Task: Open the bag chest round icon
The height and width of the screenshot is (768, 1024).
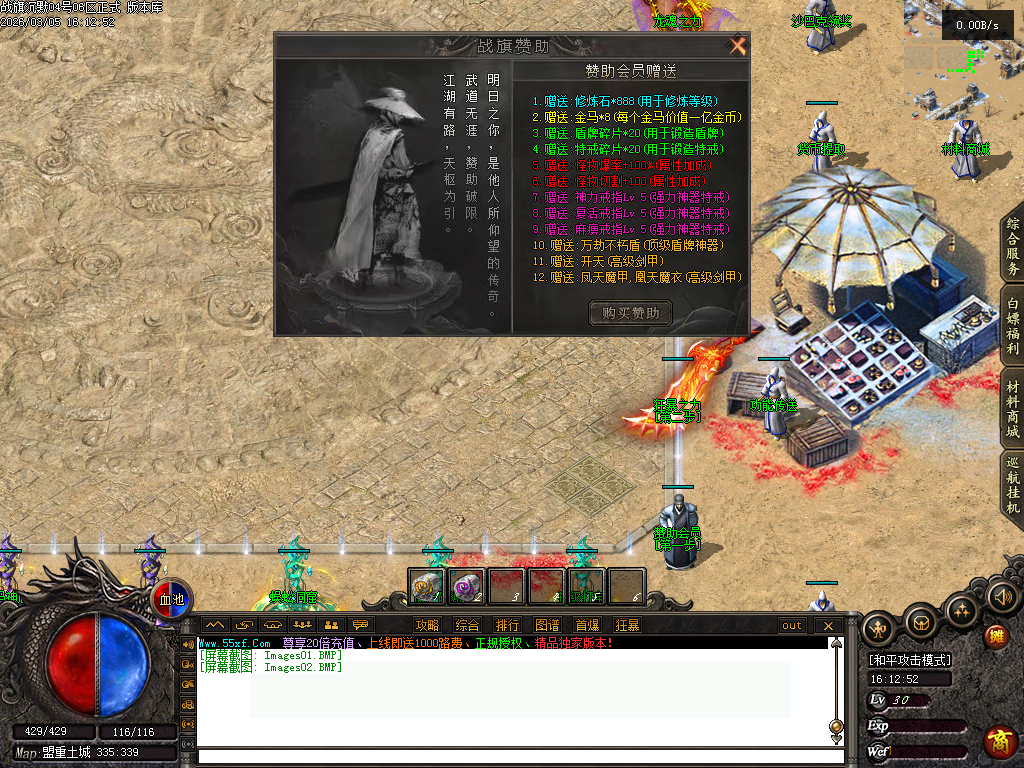Action: (x=920, y=622)
